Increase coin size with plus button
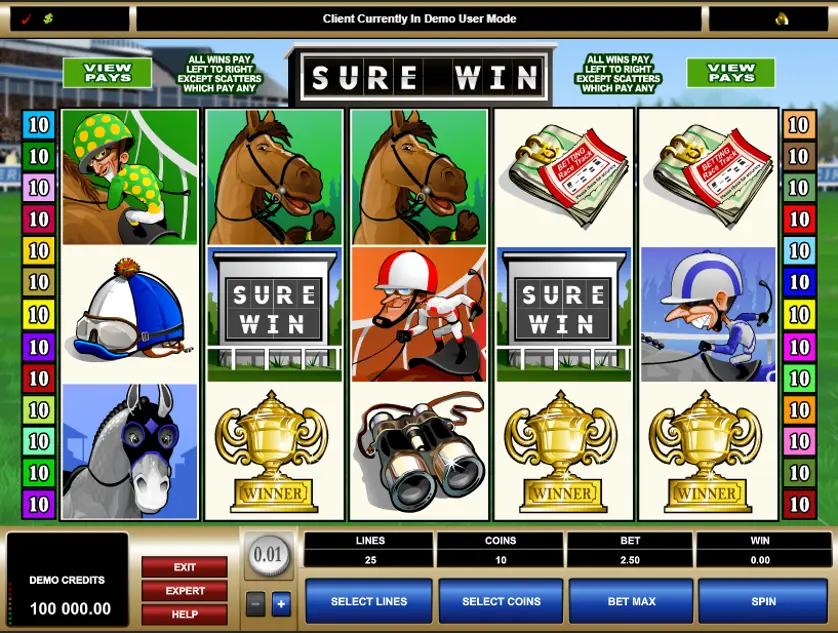 [280, 603]
